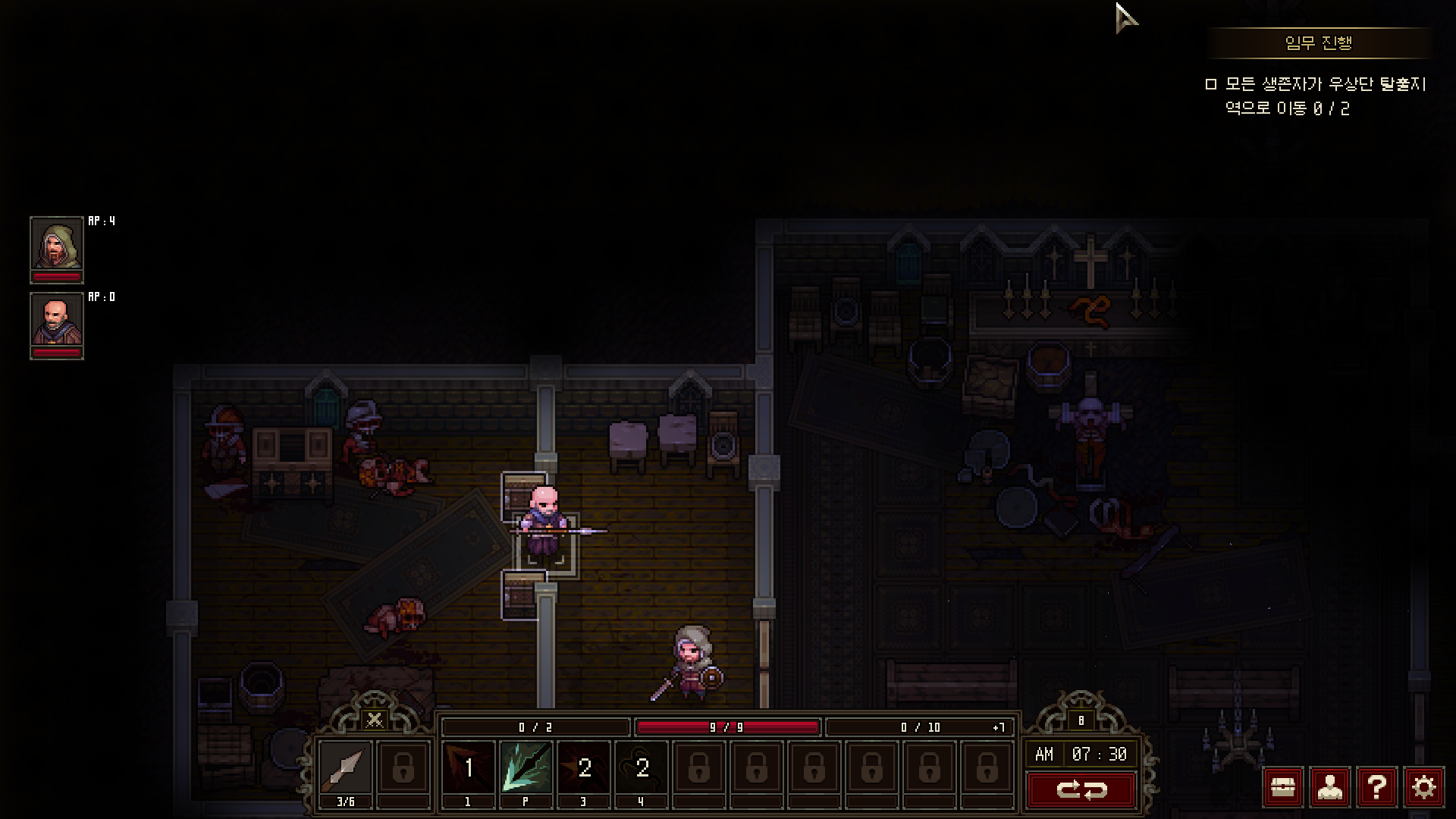Activate skill slot 1 arrow ability

pyautogui.click(x=468, y=767)
